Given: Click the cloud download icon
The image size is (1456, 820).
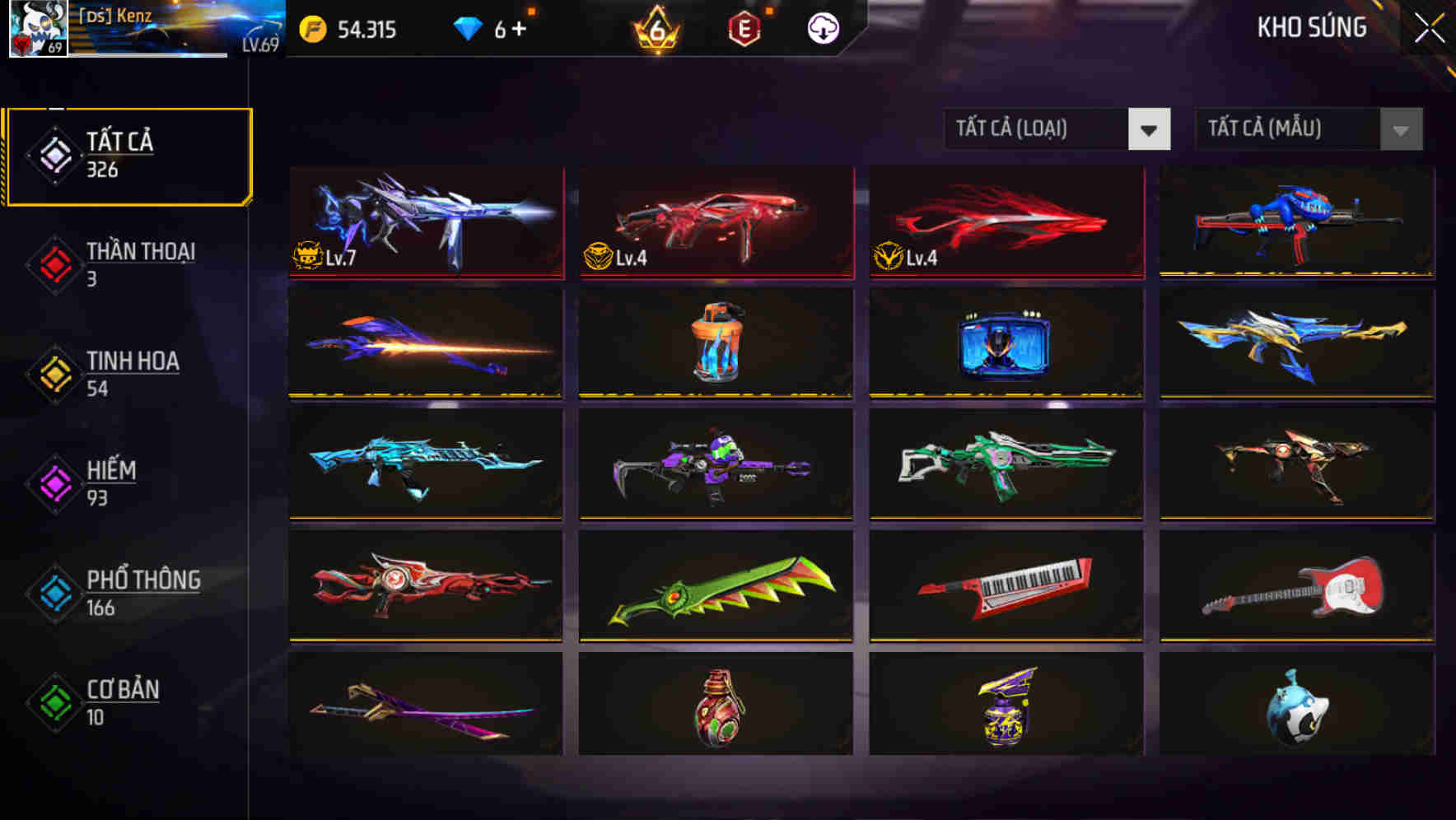Looking at the screenshot, I should (x=823, y=29).
